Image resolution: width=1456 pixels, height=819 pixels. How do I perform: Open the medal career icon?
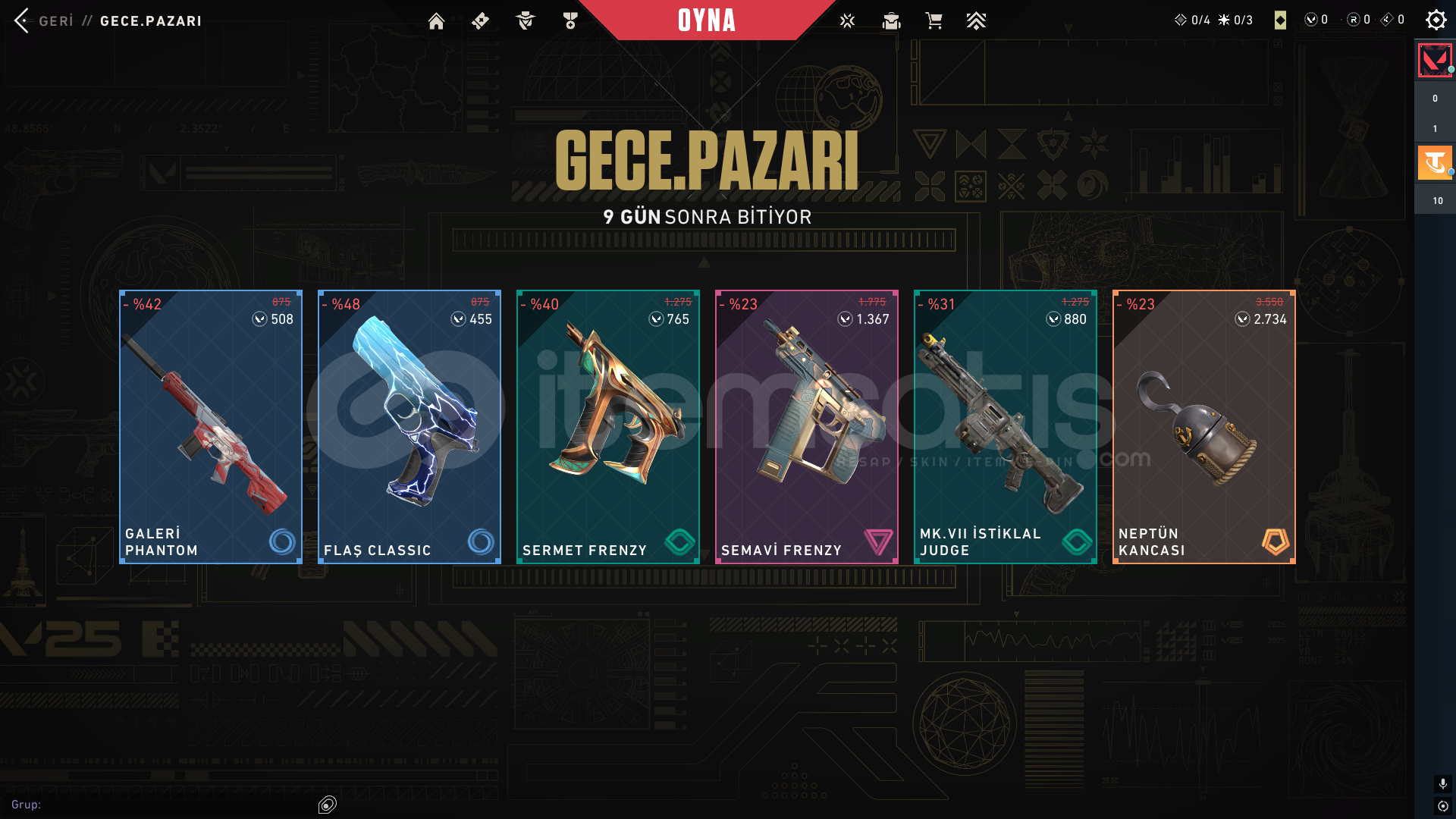click(x=570, y=21)
